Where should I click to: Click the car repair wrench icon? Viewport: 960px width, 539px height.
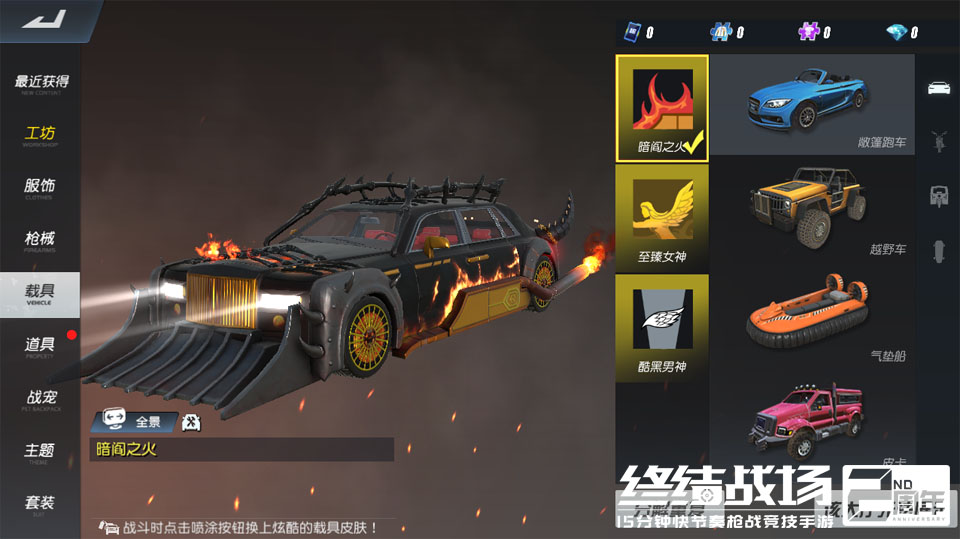point(192,422)
